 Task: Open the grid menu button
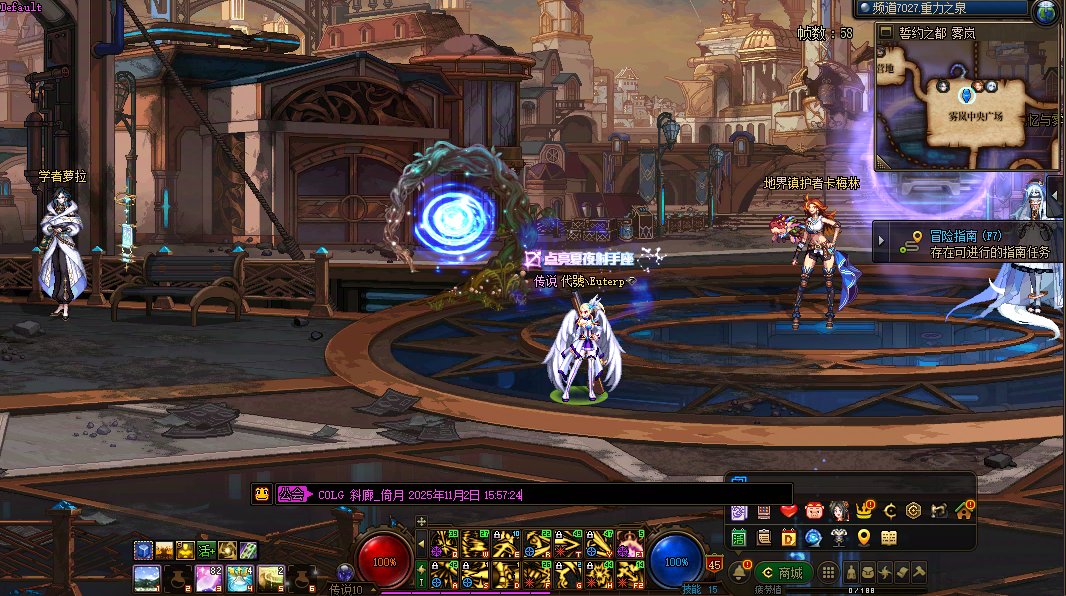pos(828,573)
